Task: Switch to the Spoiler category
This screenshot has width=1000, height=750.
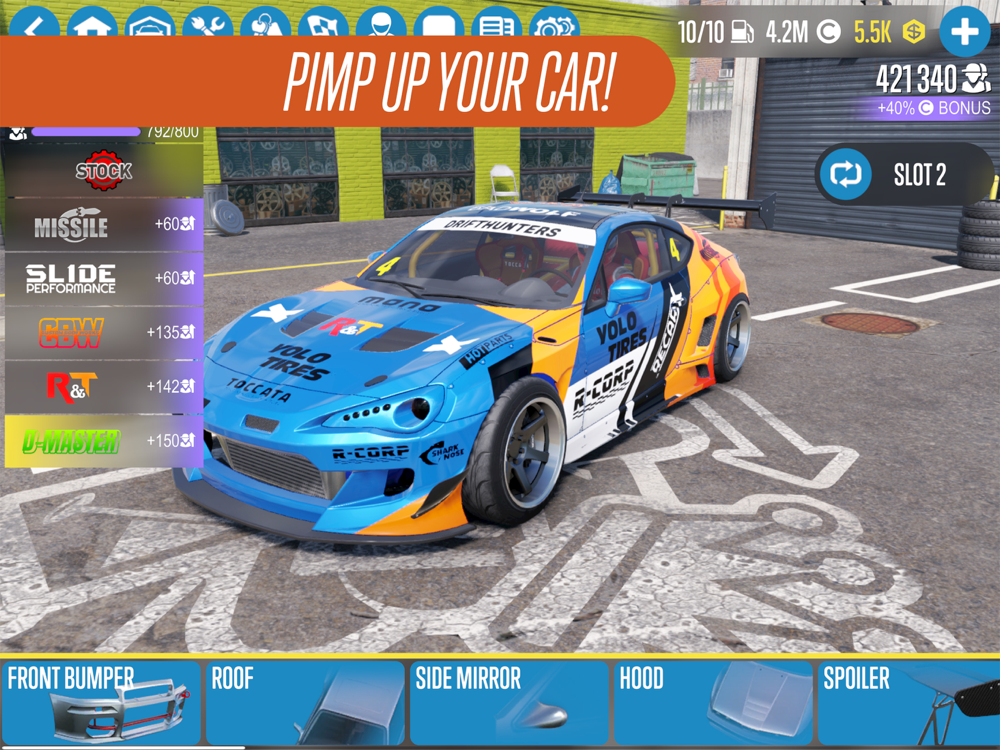Action: pos(910,702)
